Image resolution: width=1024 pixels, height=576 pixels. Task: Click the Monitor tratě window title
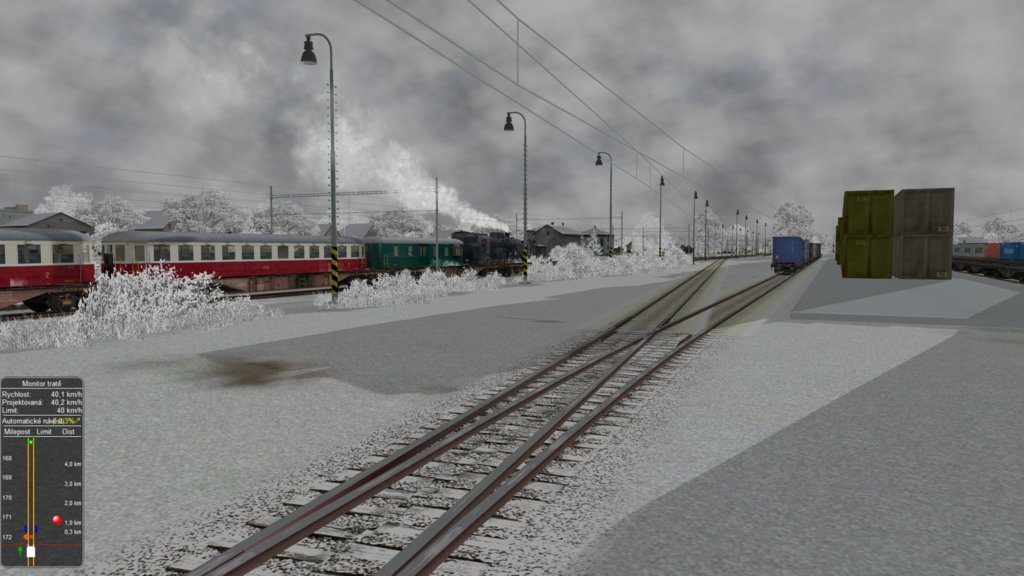tap(41, 384)
